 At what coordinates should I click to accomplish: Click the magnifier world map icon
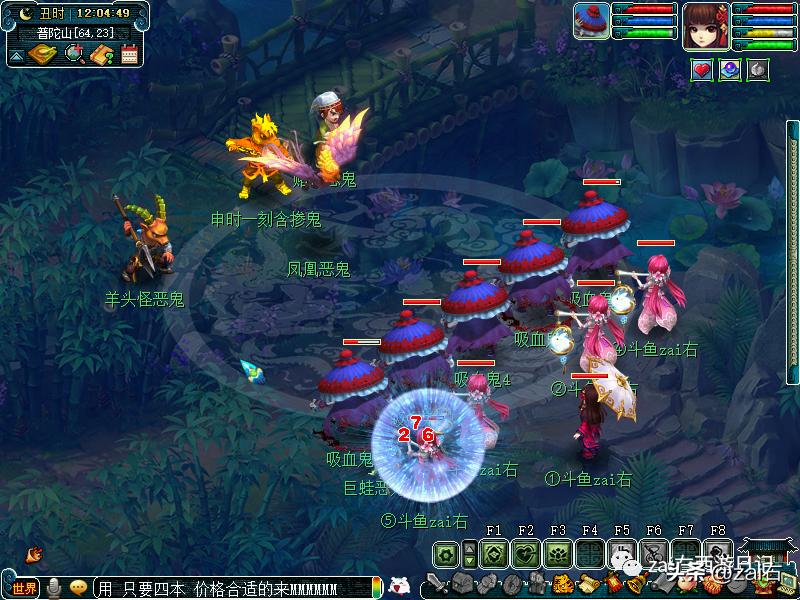[x=74, y=54]
